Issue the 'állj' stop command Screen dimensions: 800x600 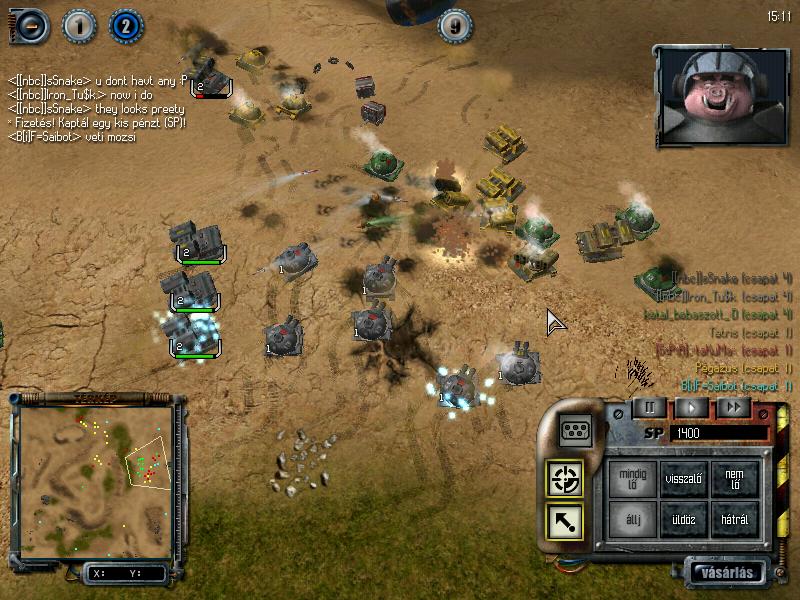pyautogui.click(x=633, y=520)
